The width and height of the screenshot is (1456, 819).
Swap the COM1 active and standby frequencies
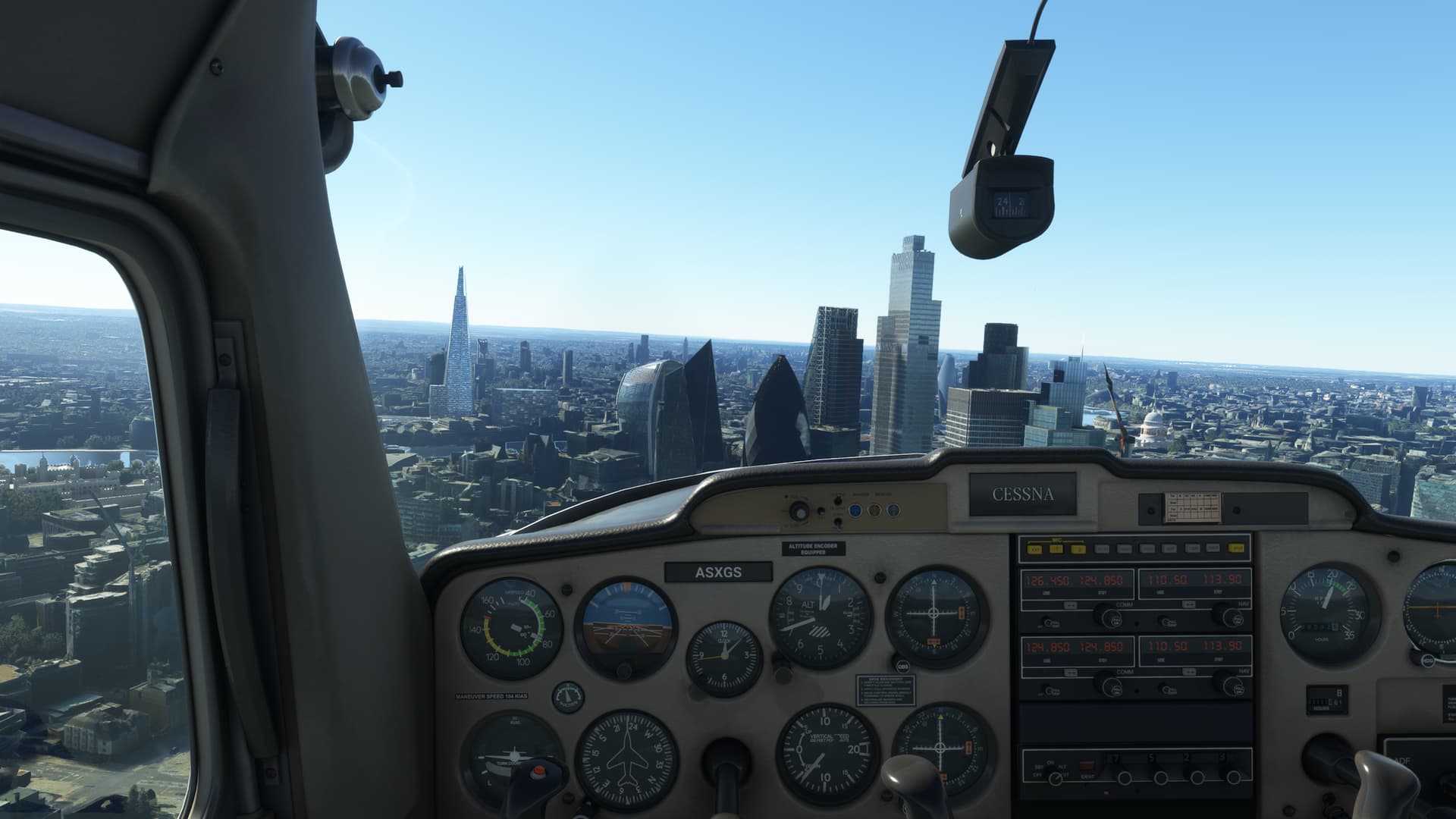pos(1071,605)
